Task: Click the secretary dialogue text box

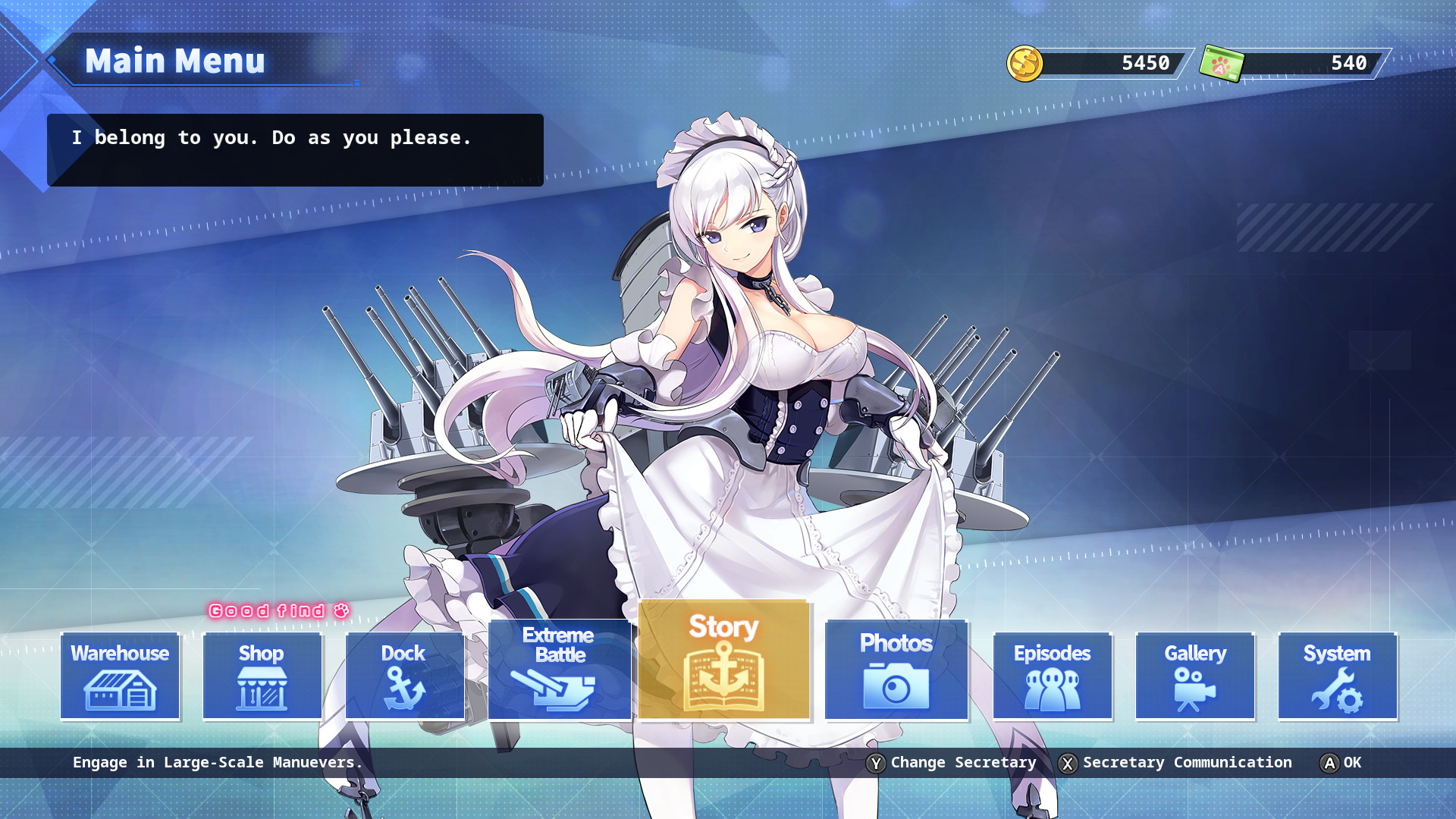Action: coord(296,150)
